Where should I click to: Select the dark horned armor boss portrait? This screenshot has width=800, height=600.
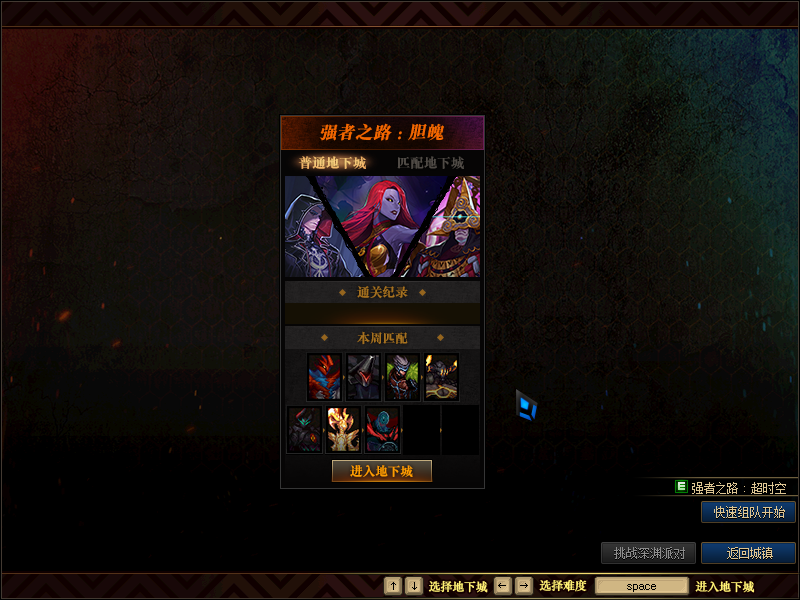pos(305,429)
